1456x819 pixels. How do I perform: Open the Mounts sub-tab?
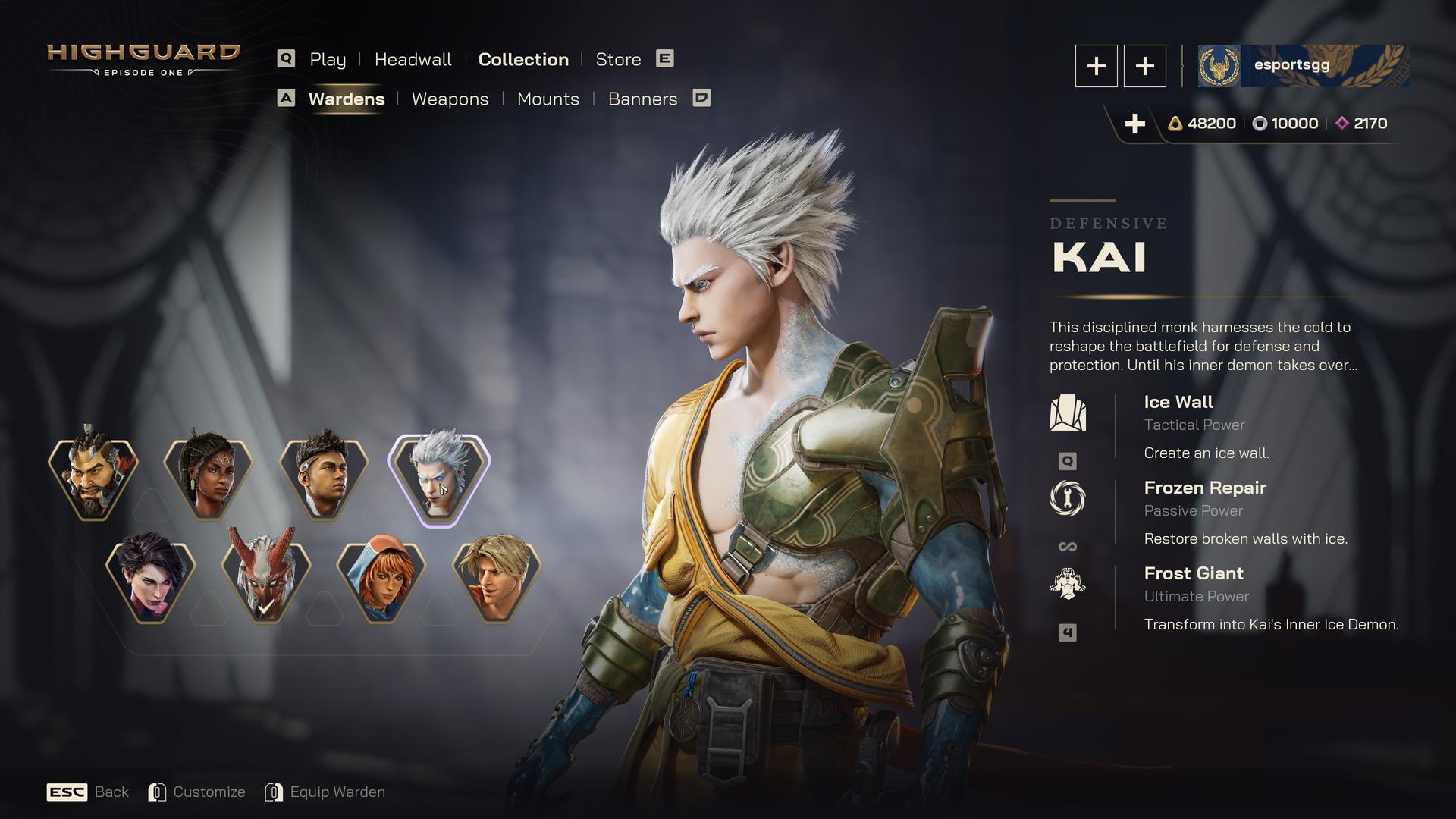[x=548, y=99]
